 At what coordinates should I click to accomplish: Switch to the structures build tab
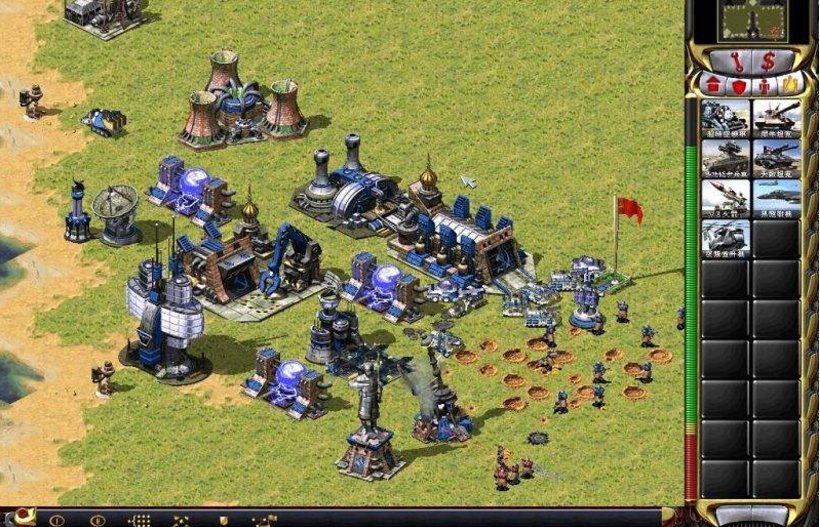(714, 85)
